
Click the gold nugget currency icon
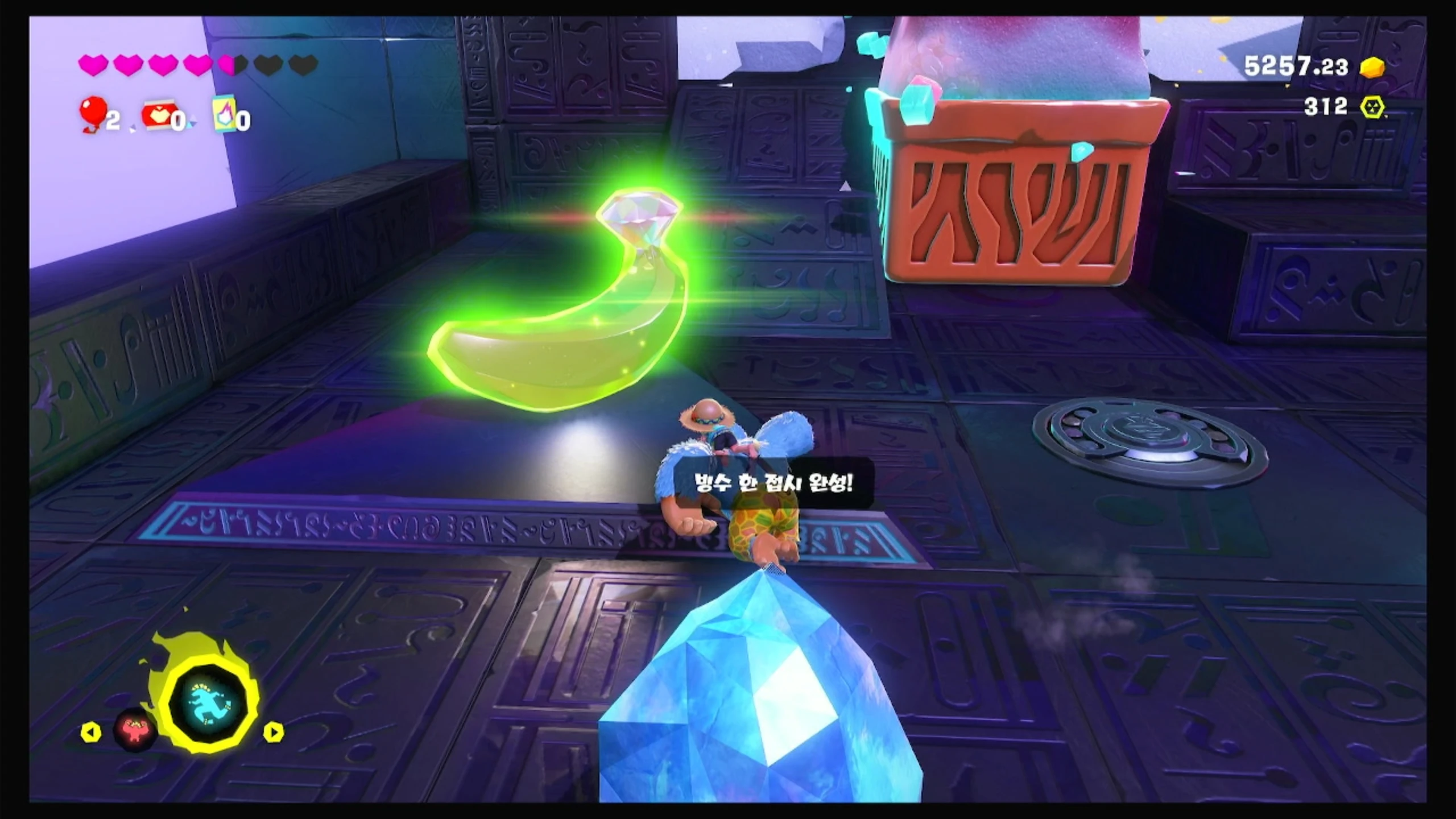(x=1372, y=67)
